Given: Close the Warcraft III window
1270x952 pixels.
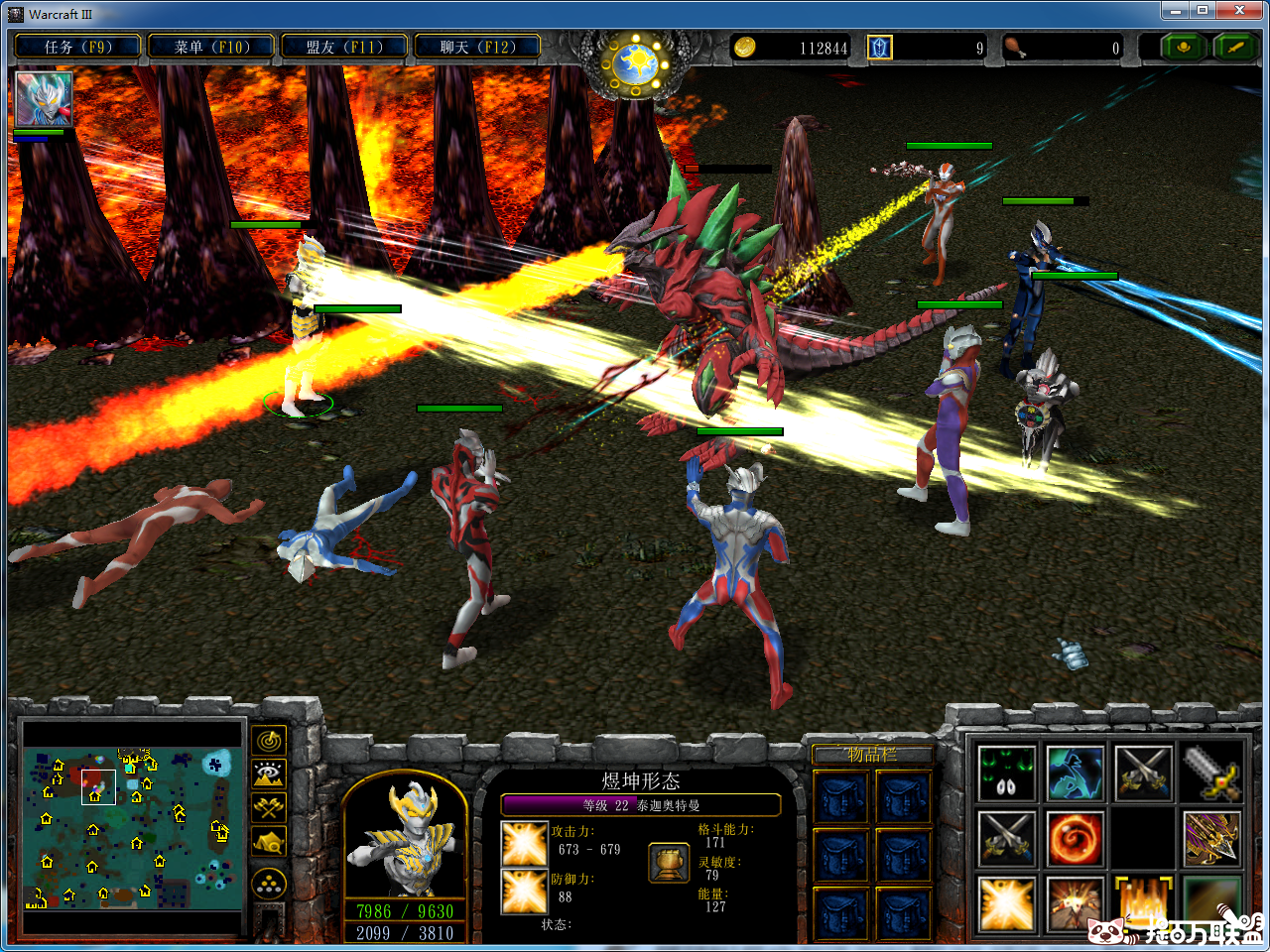Looking at the screenshot, I should coord(1239,10).
